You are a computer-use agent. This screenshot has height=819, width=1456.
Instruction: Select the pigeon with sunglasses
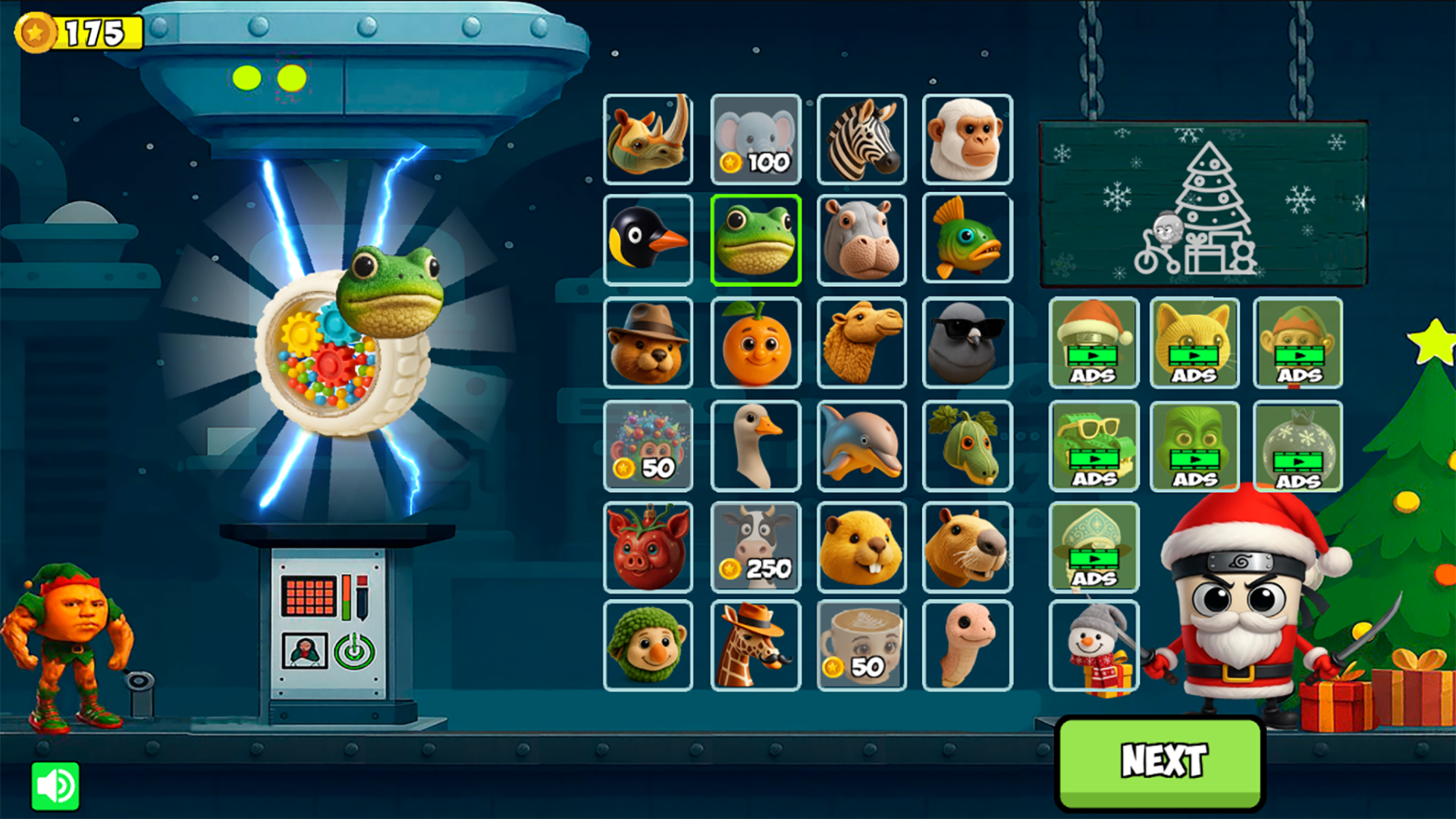(968, 344)
